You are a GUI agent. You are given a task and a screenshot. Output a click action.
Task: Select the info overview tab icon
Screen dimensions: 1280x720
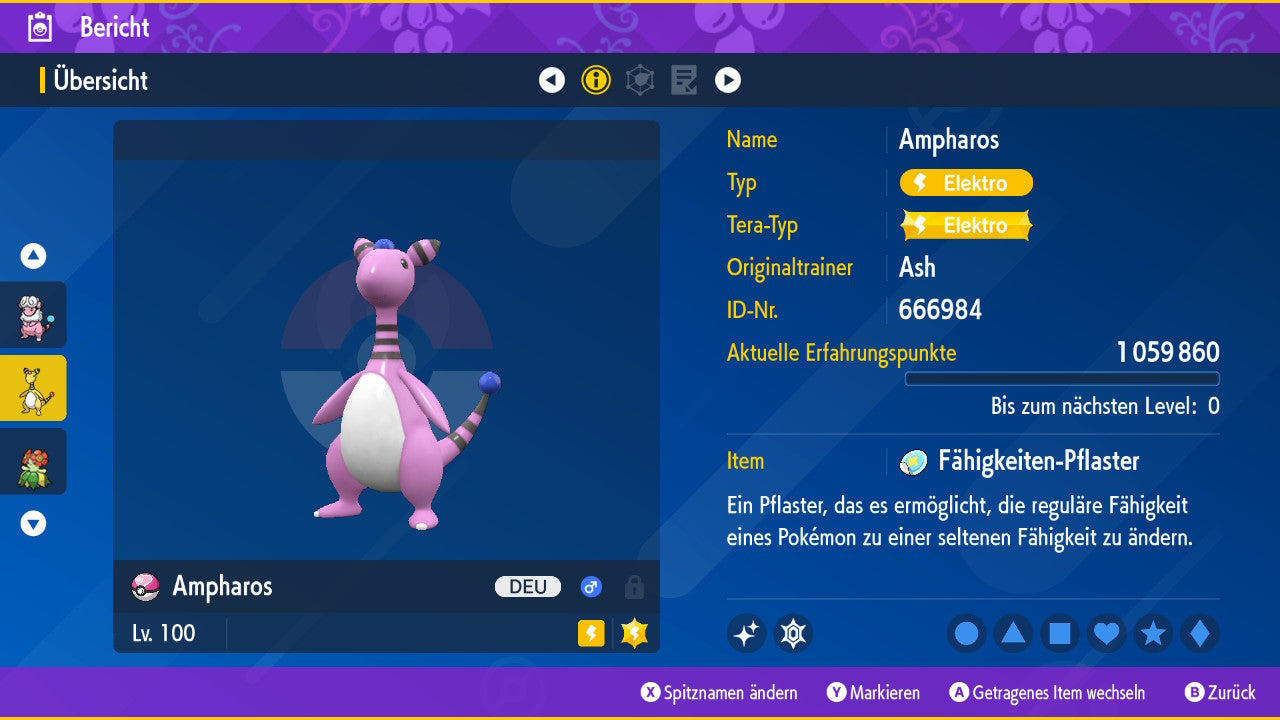coord(596,80)
